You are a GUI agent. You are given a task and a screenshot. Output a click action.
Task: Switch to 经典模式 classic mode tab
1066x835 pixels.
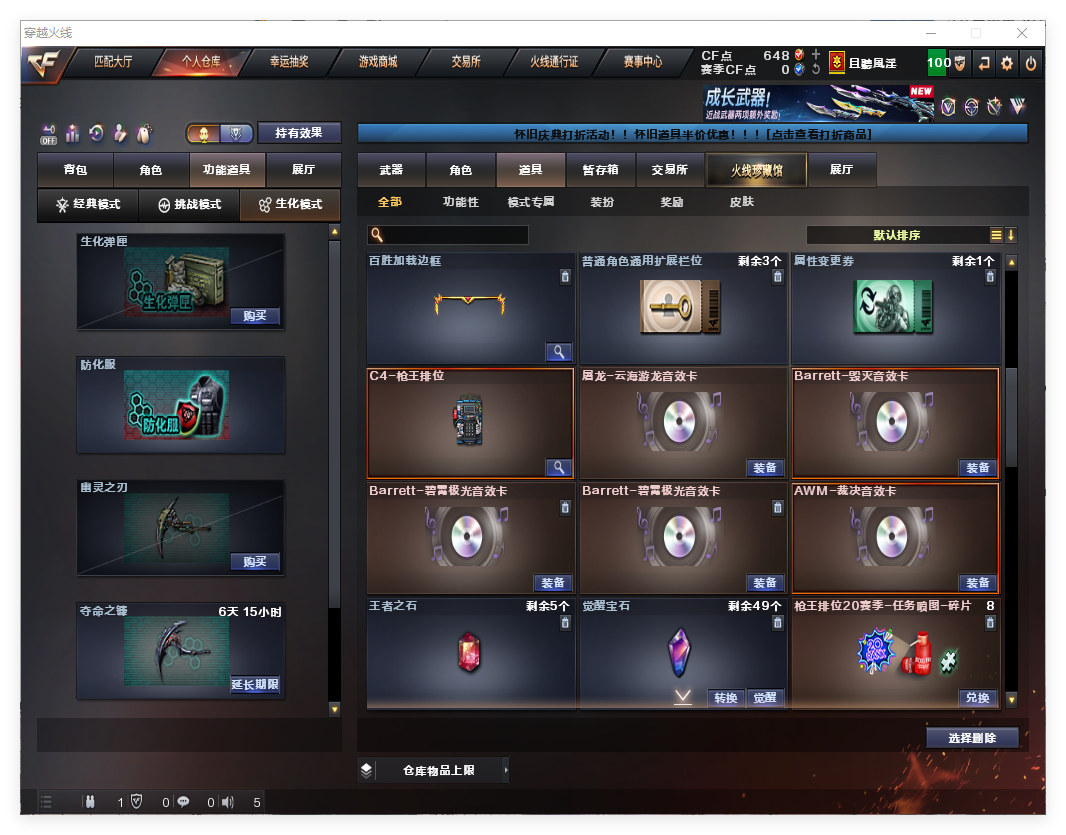(x=88, y=205)
